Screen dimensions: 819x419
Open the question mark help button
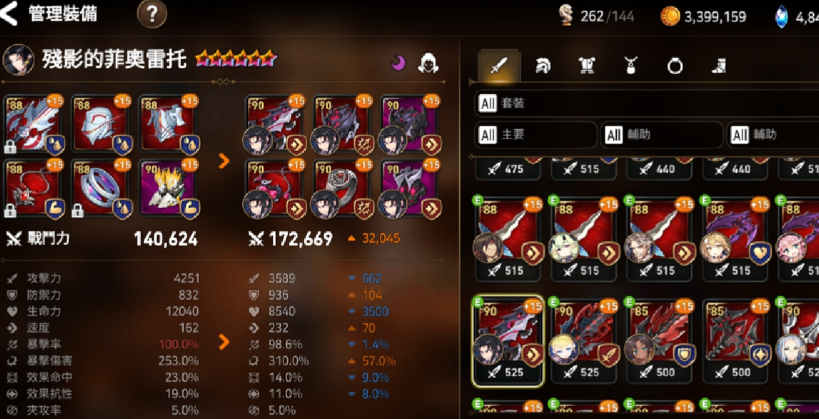(x=151, y=14)
